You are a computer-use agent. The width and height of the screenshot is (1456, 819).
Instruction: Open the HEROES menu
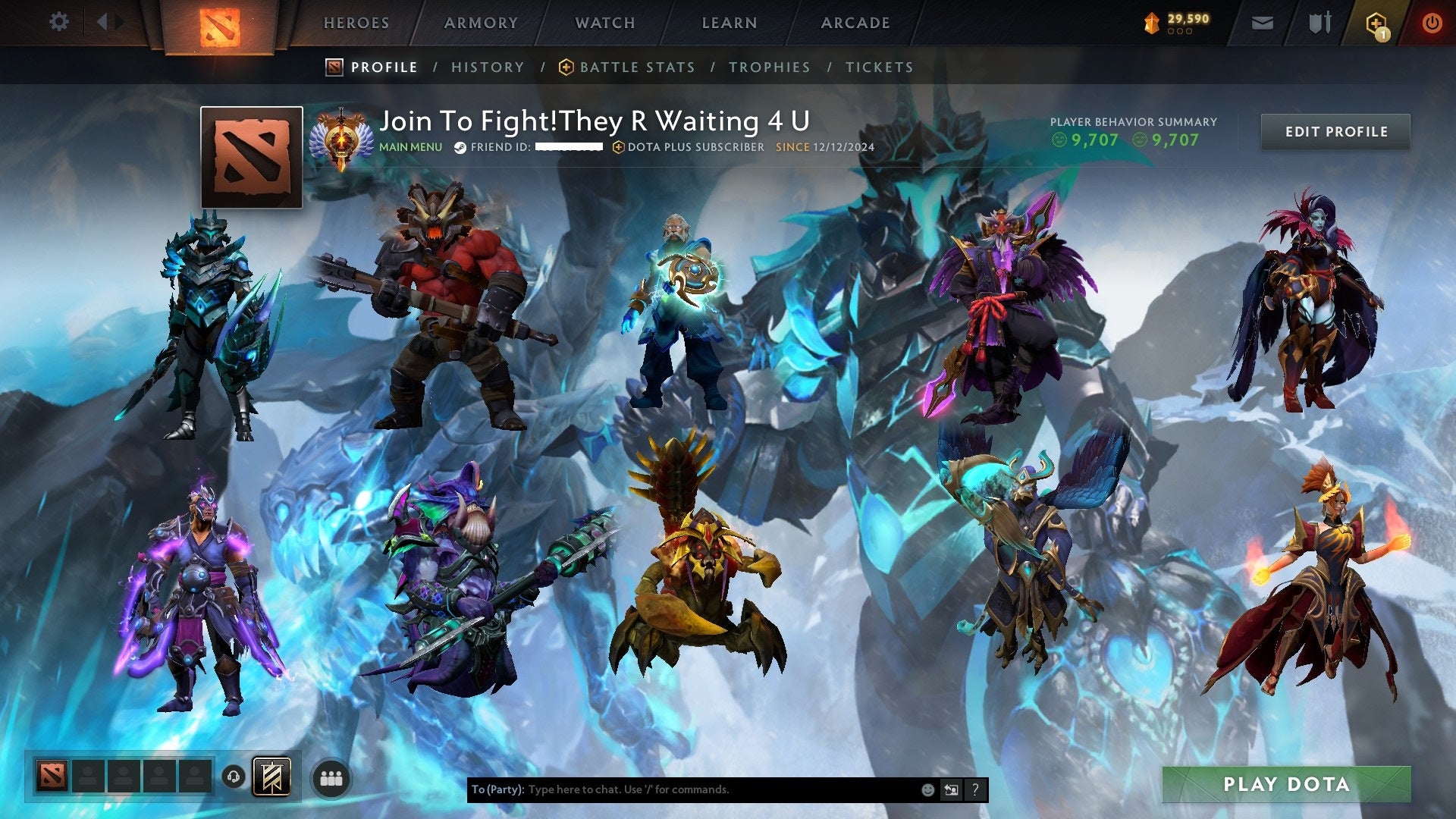click(x=356, y=23)
